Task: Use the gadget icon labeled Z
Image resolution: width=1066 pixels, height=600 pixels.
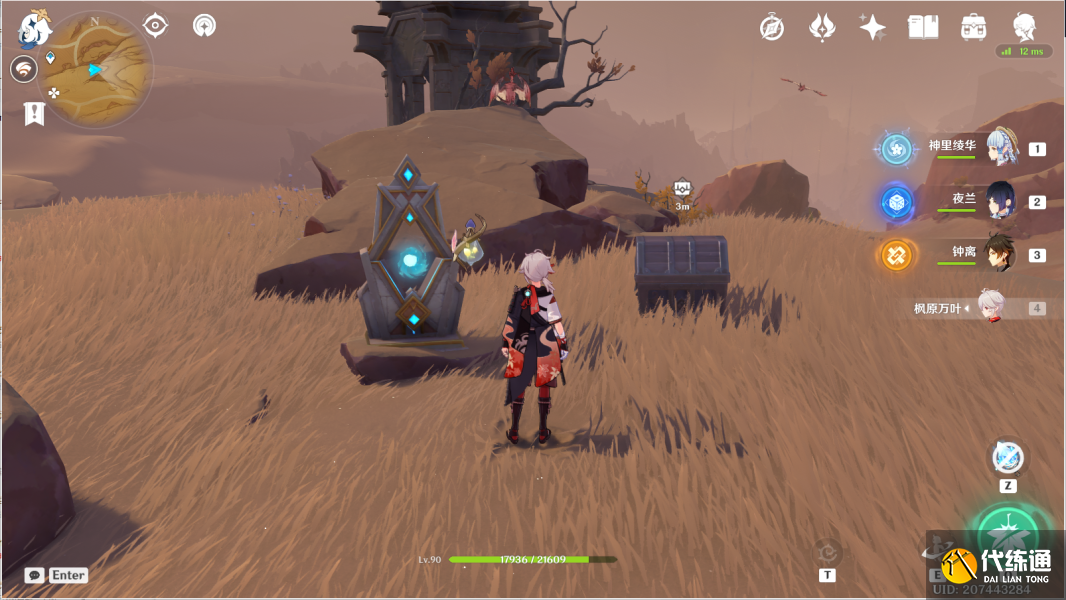Action: [1008, 458]
